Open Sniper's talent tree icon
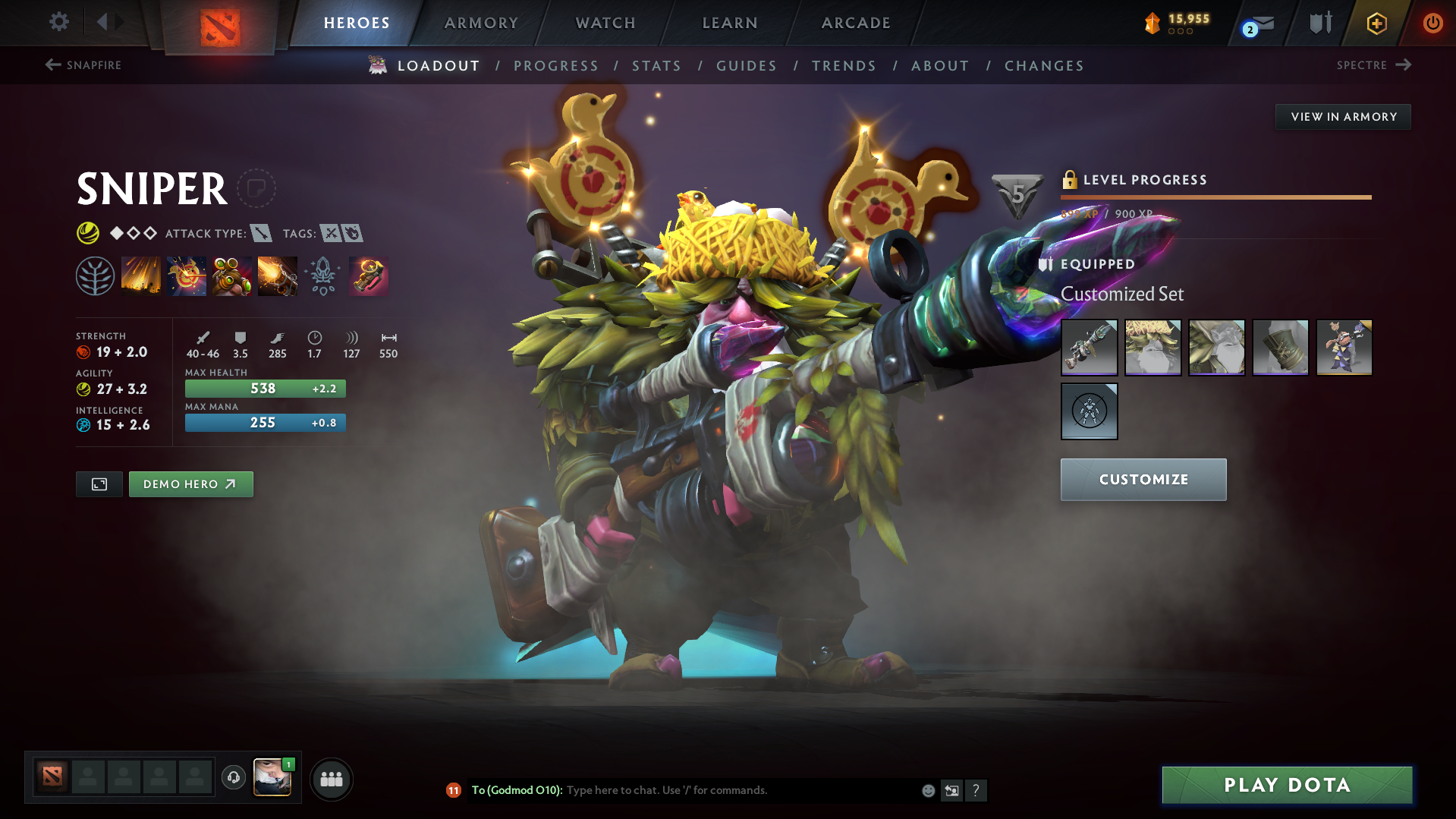This screenshot has height=819, width=1456. tap(96, 275)
